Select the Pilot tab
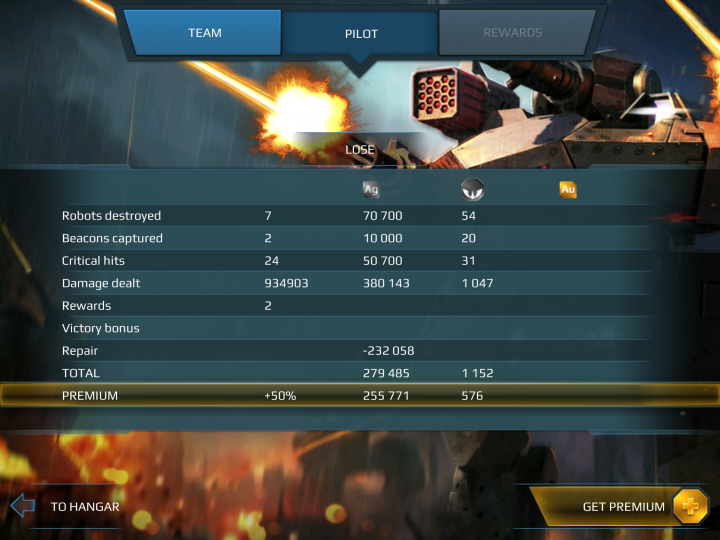 (359, 33)
